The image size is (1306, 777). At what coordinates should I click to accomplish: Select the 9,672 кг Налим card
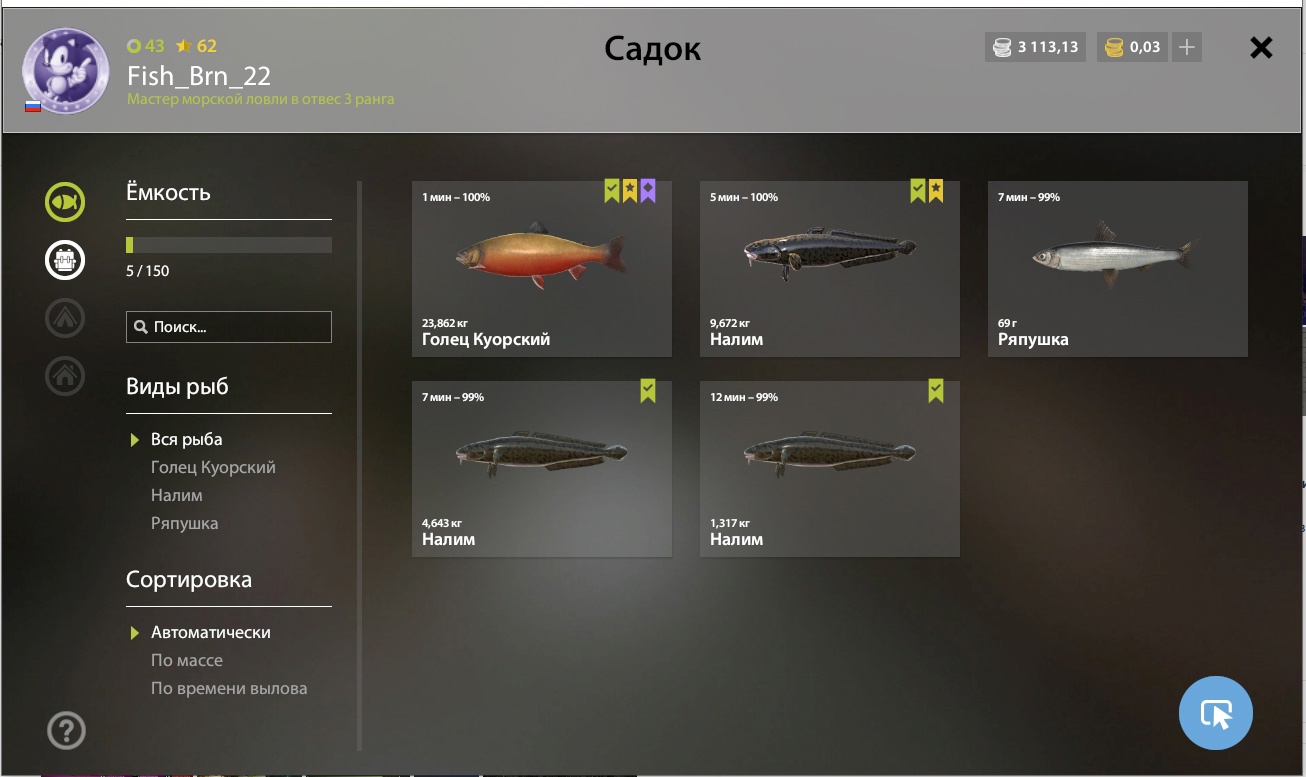829,268
